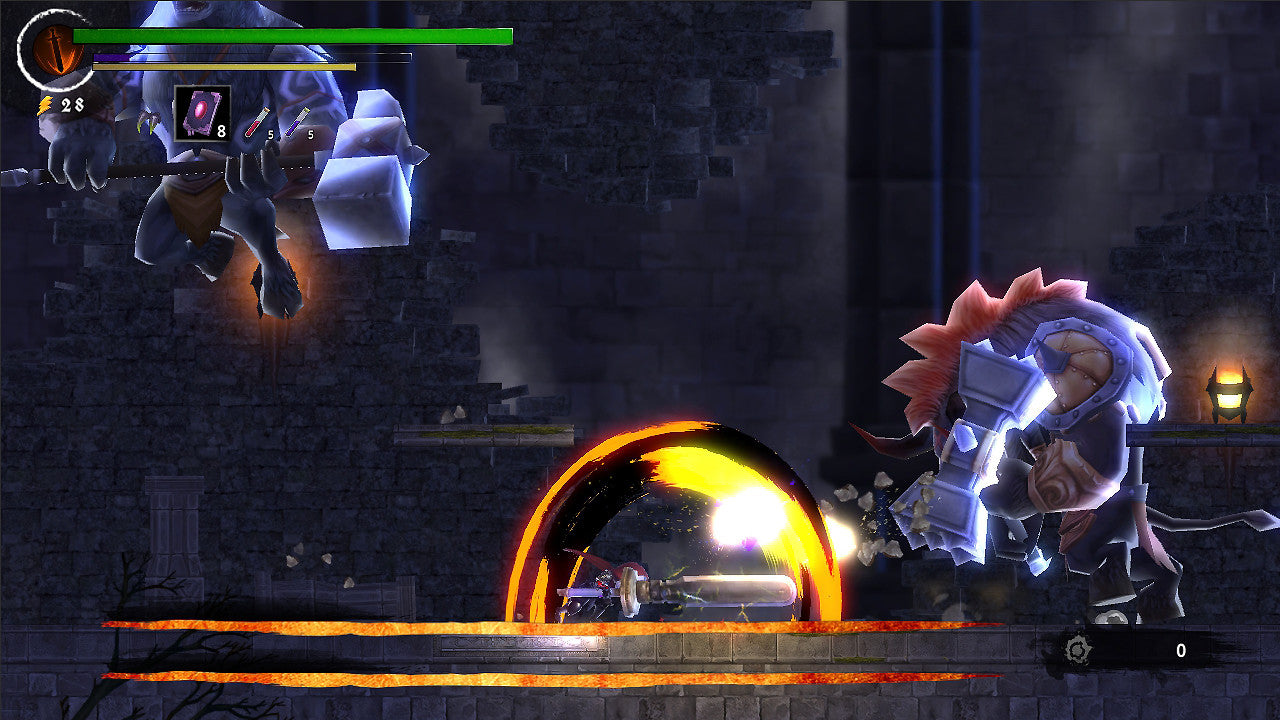Select the purple mana potion vial
The image size is (1280, 720).
click(298, 122)
